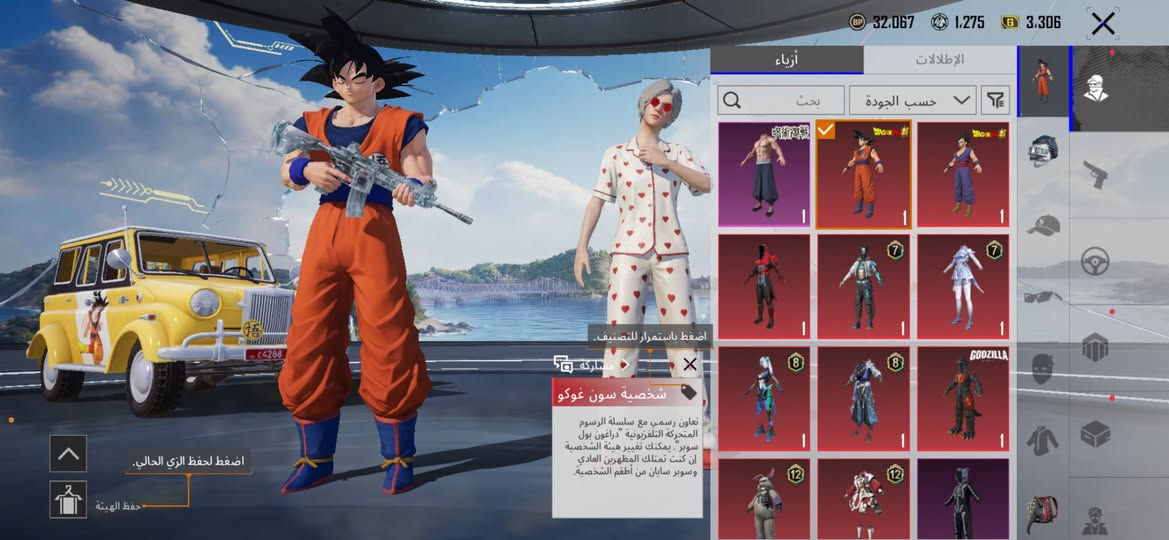Save the look with the hanger button
The height and width of the screenshot is (540, 1169).
(68, 499)
